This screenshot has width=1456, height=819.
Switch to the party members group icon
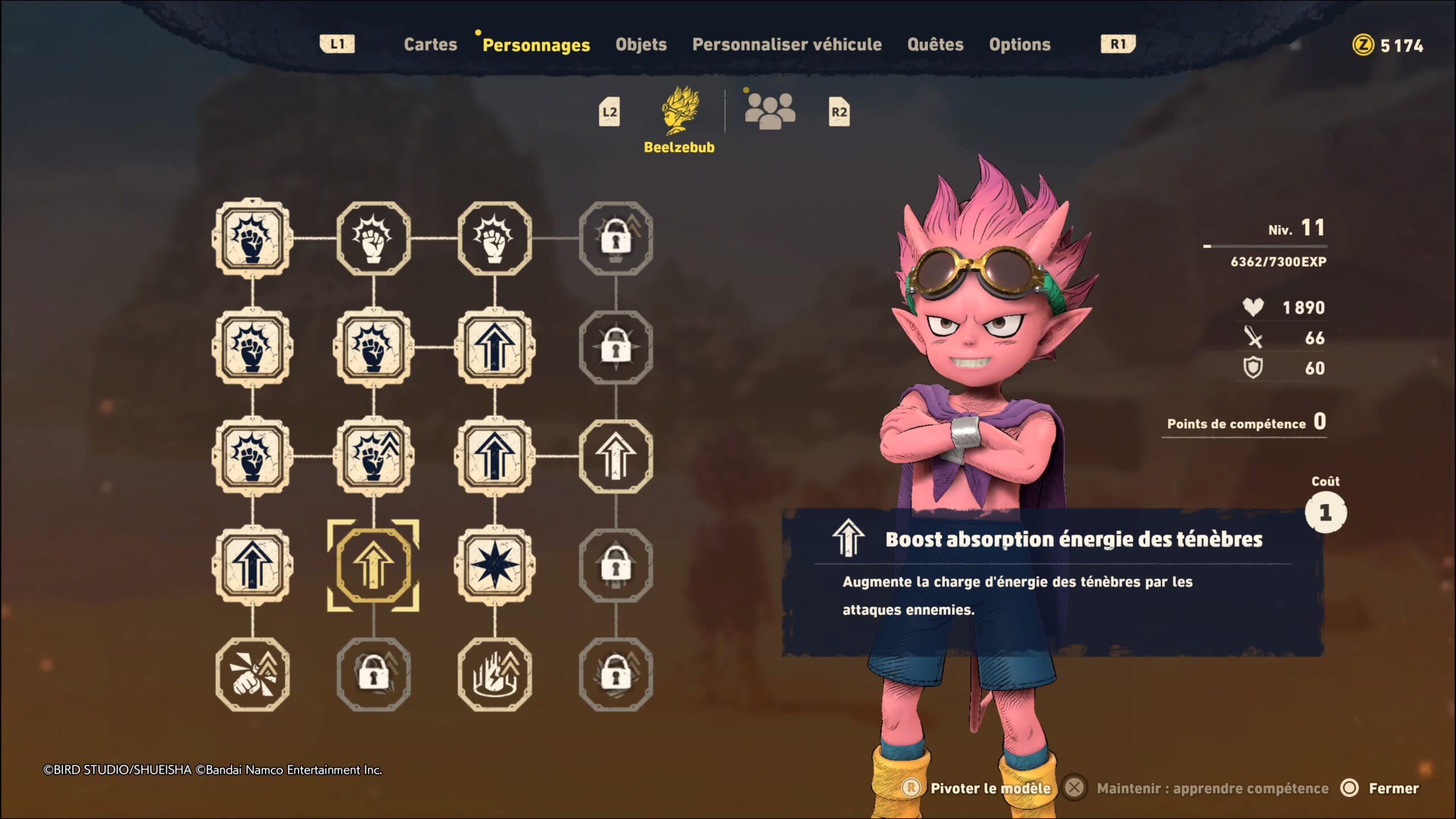coord(770,111)
